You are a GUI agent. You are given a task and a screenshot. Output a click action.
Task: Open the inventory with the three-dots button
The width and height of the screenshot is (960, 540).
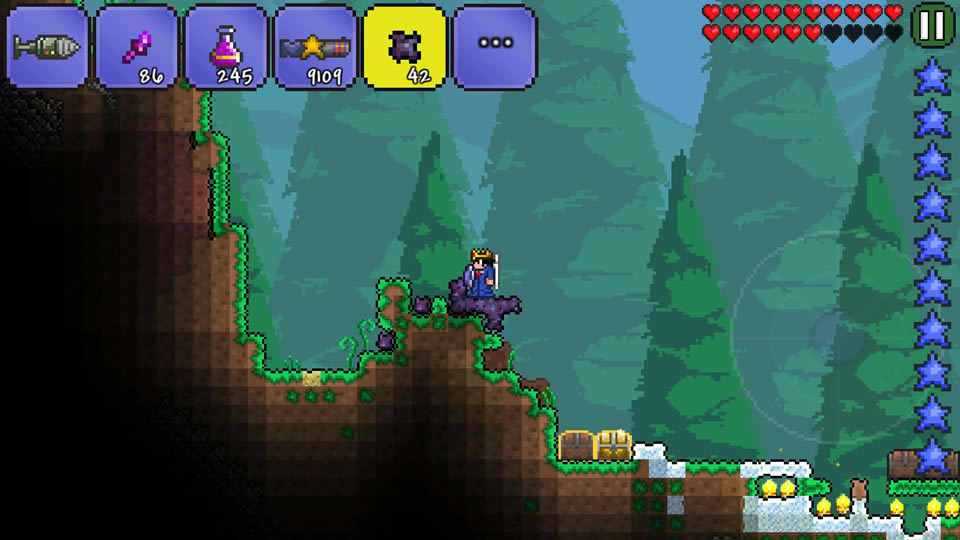495,47
